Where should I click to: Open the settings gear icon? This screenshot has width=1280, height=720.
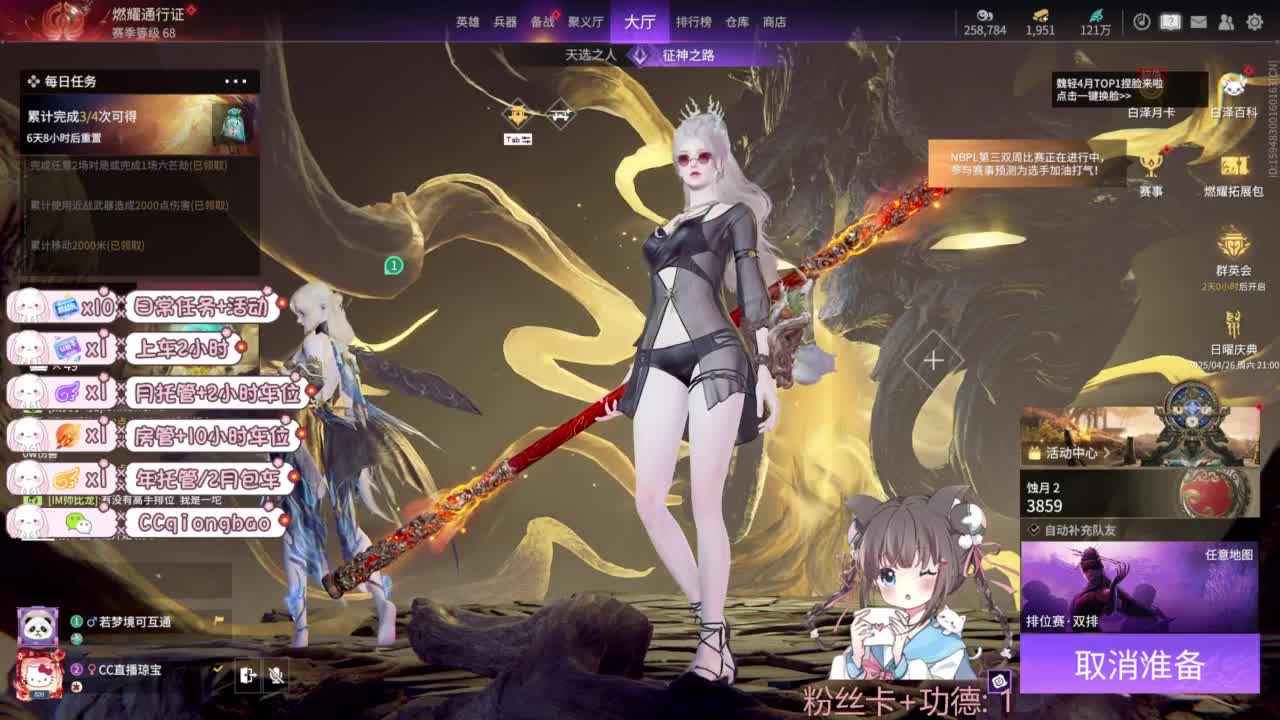(1253, 20)
